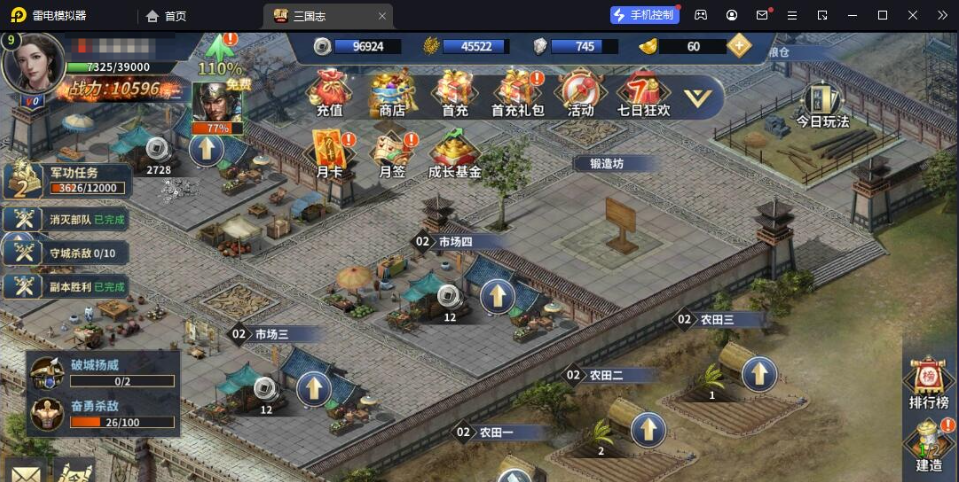This screenshot has width=959, height=482.
Task: Open the 活动 events menu
Action: [580, 93]
